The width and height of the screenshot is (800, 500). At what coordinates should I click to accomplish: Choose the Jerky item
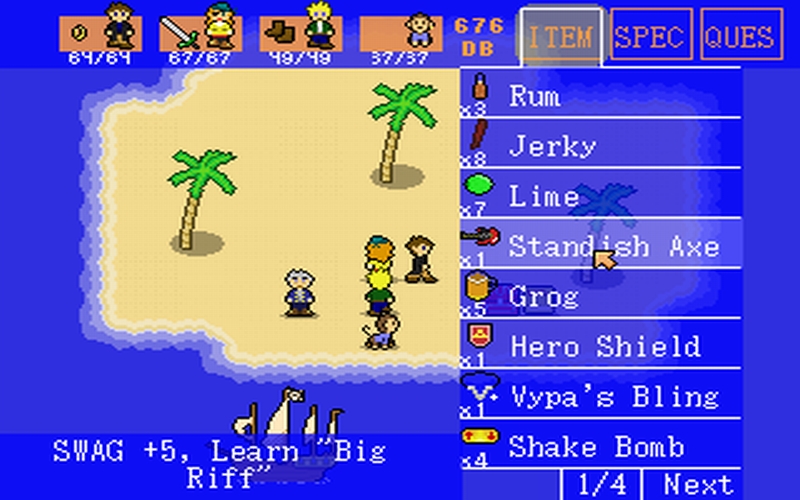coord(601,145)
